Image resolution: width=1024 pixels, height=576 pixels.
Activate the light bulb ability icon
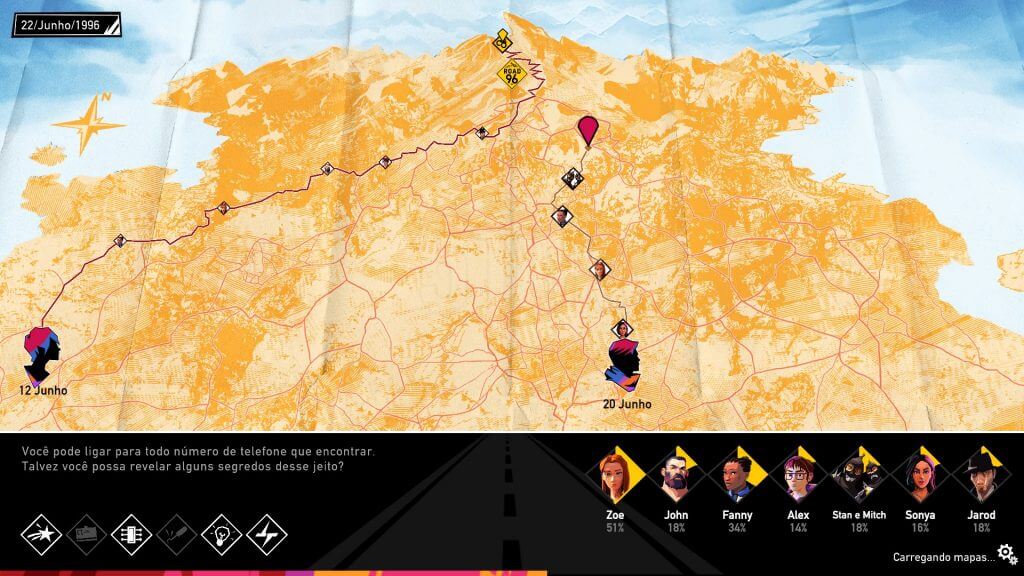(x=221, y=534)
